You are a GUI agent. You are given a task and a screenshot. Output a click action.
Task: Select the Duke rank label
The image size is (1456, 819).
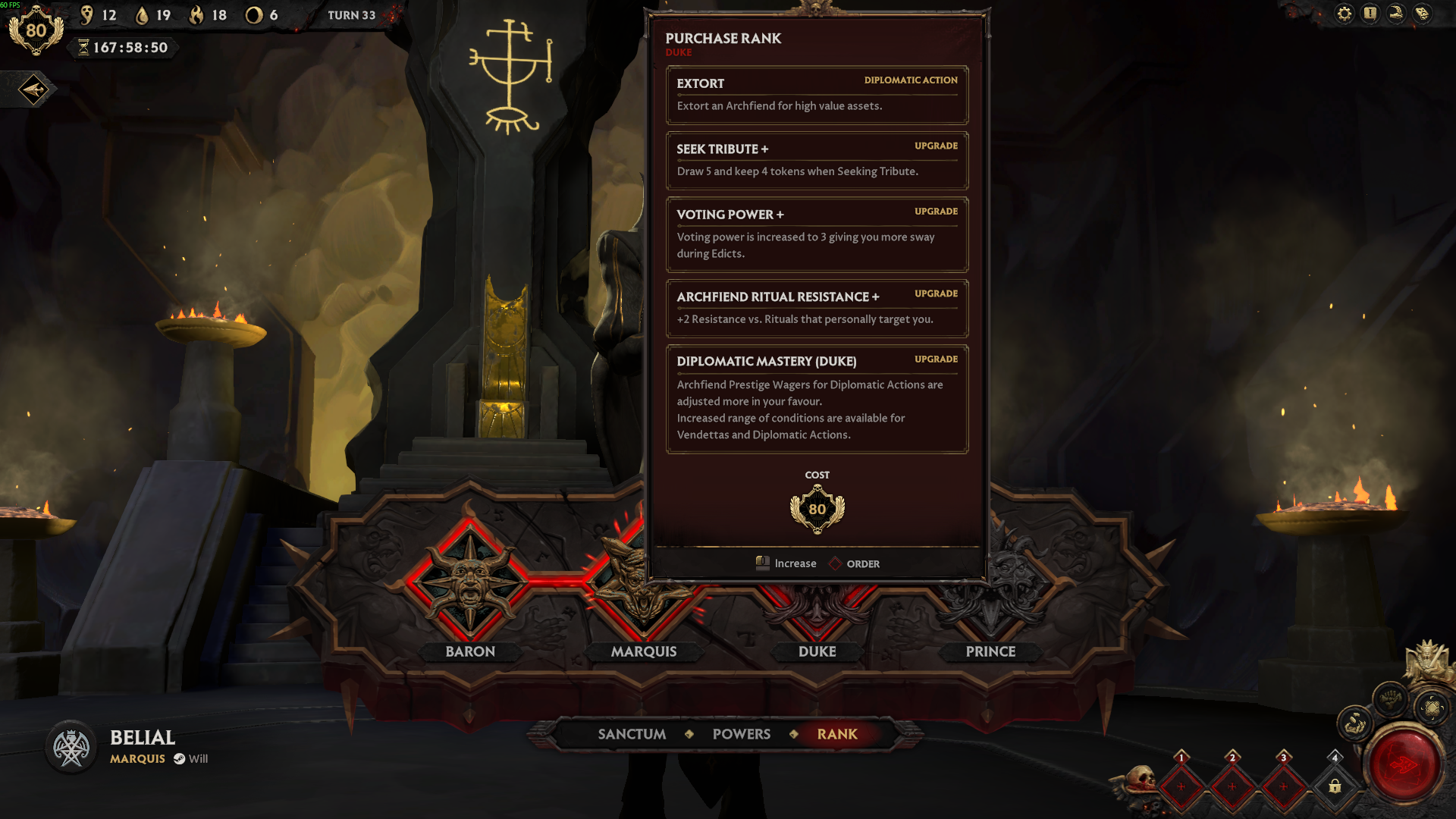817,651
